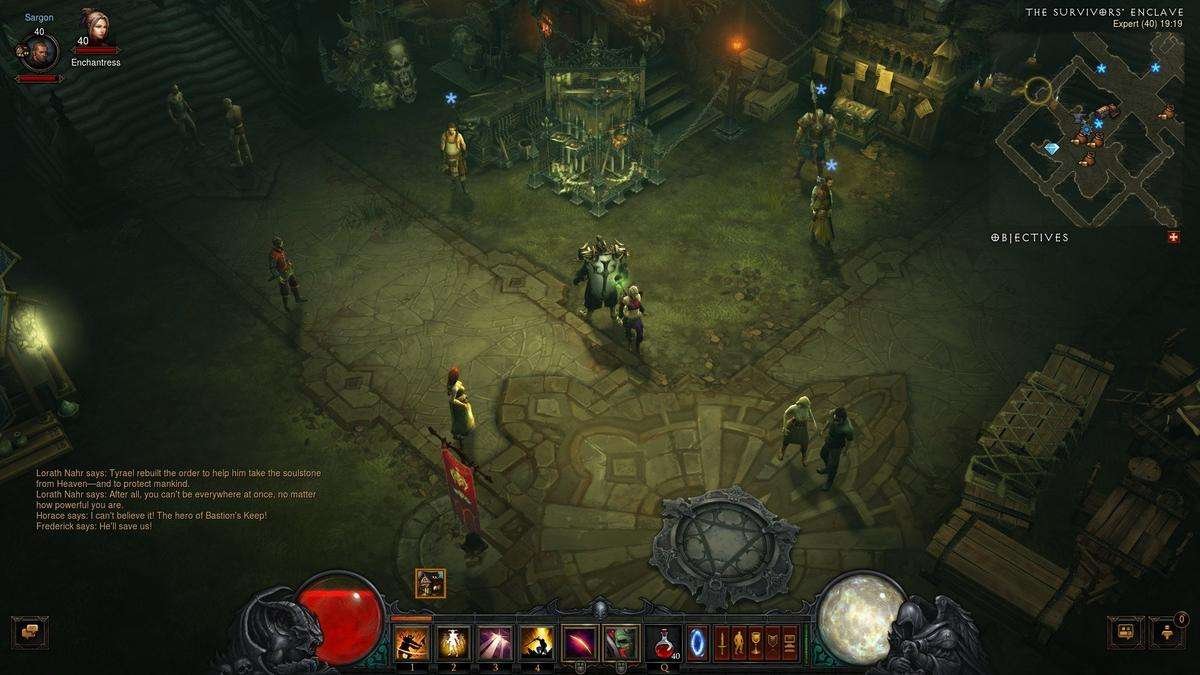The height and width of the screenshot is (675, 1200).
Task: Trigger the golden warrior skill in slot 4
Action: point(537,642)
